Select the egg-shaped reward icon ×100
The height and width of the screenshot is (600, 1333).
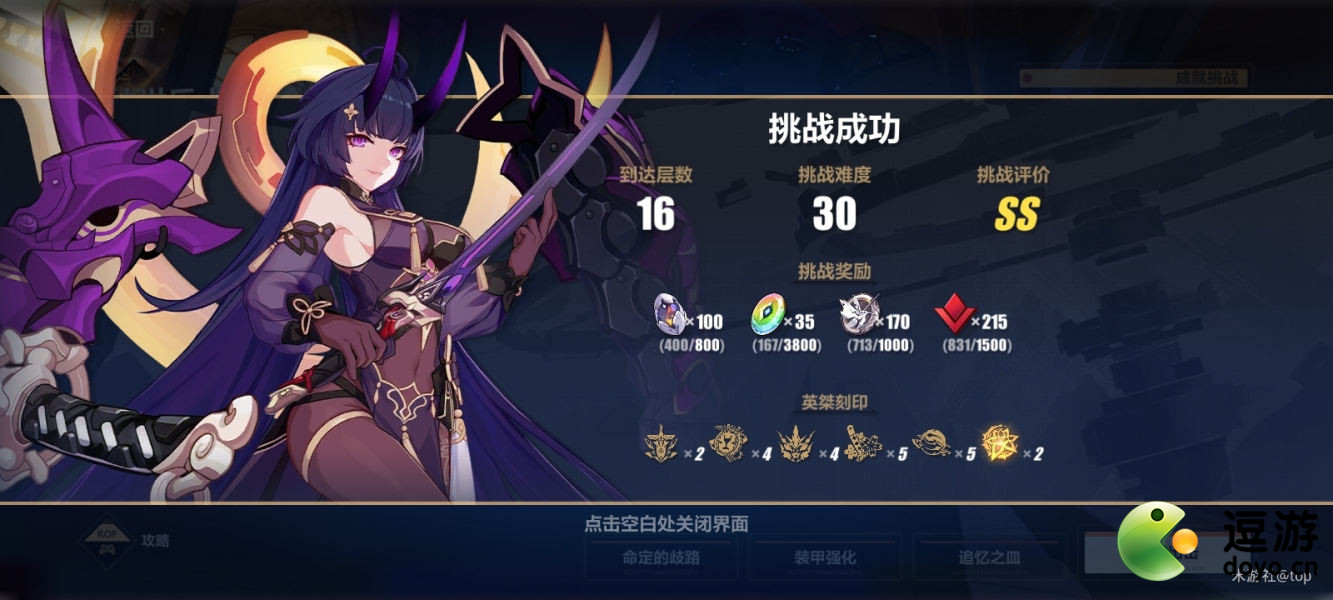(670, 315)
